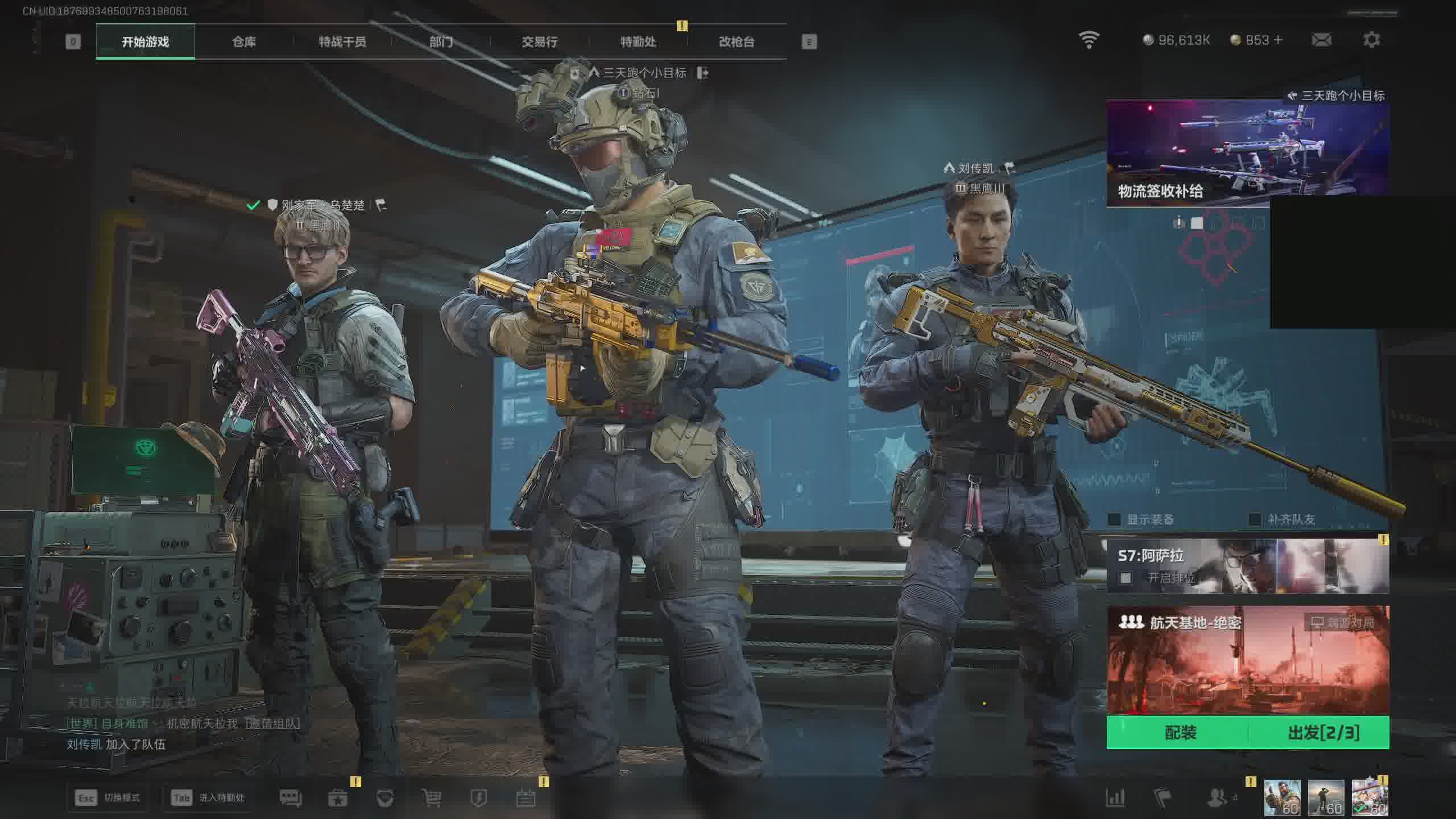This screenshot has width=1456, height=819.
Task: Open the shopping cart store icon
Action: 432,798
